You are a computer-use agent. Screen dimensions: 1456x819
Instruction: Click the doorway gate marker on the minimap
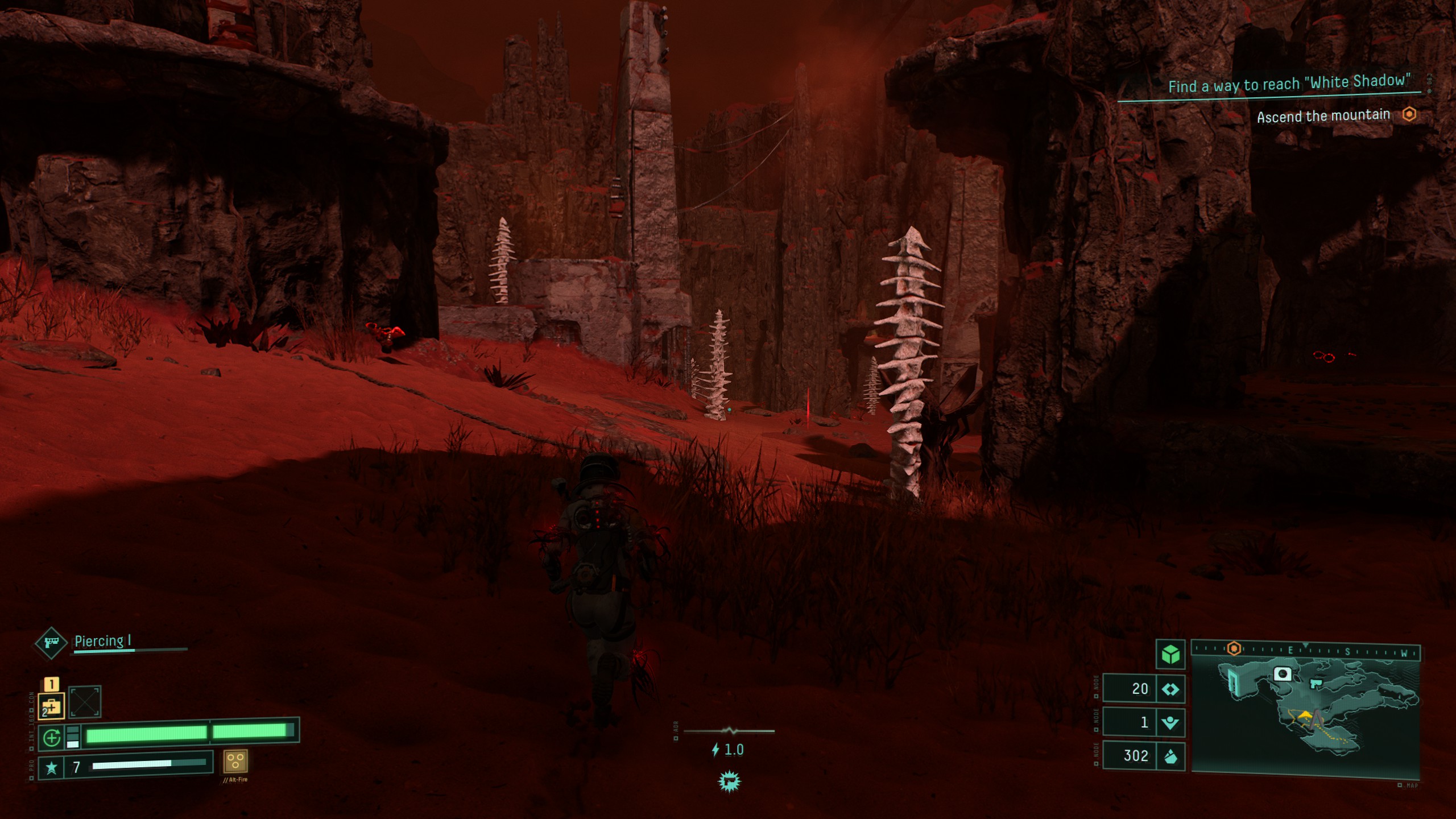1233,681
